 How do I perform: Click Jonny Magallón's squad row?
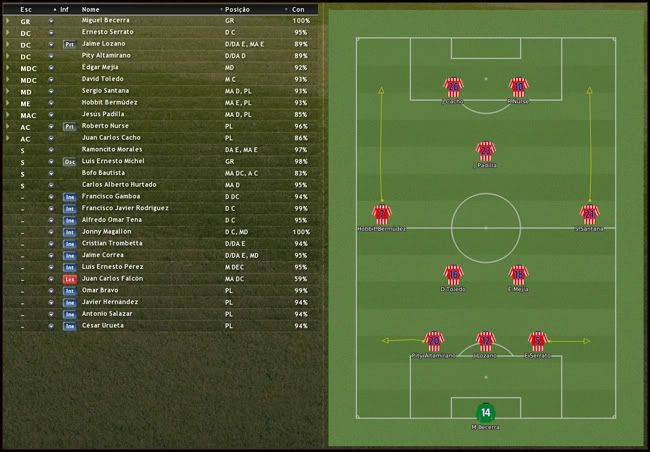coord(108,232)
